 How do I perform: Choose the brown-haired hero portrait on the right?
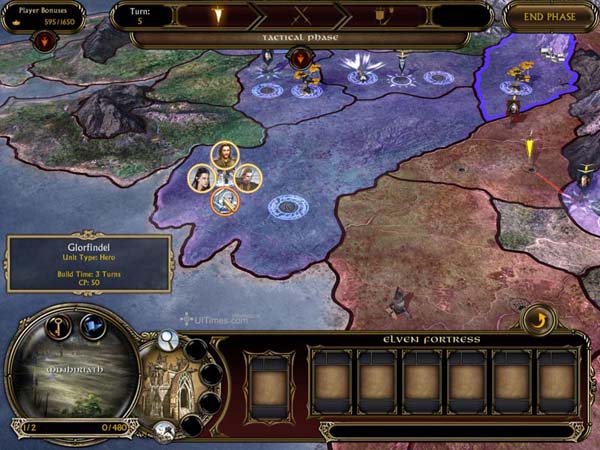pos(247,178)
